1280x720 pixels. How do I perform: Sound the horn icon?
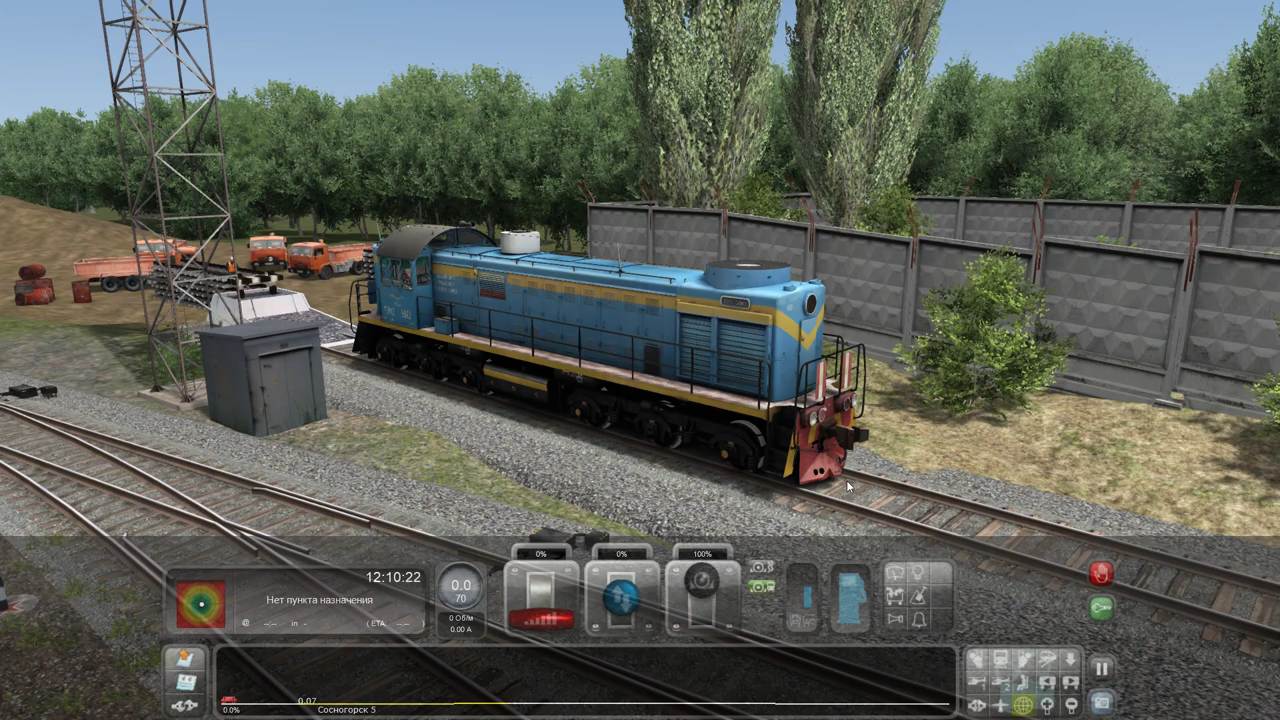(895, 620)
